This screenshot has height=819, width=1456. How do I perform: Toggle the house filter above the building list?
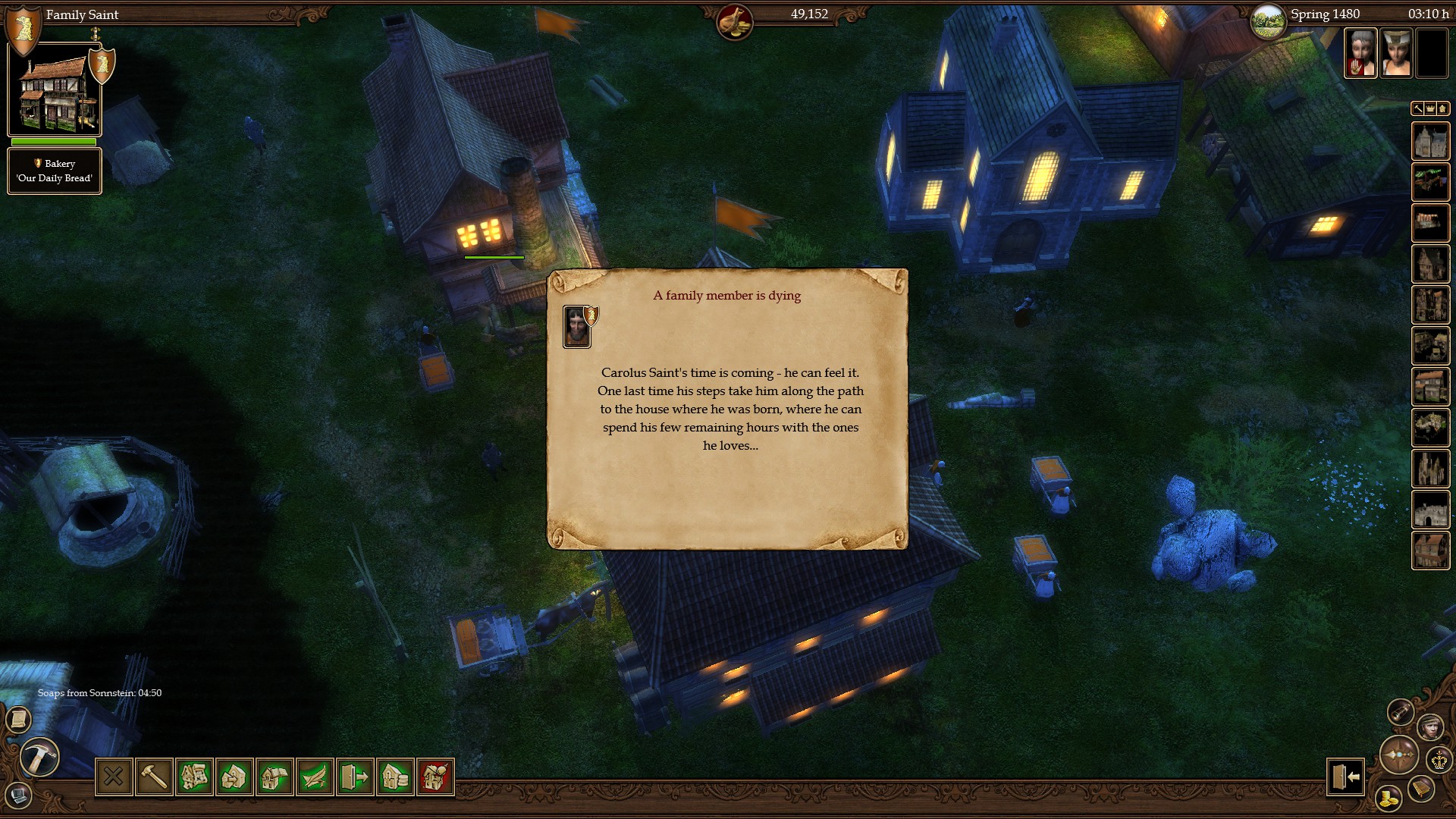1442,108
